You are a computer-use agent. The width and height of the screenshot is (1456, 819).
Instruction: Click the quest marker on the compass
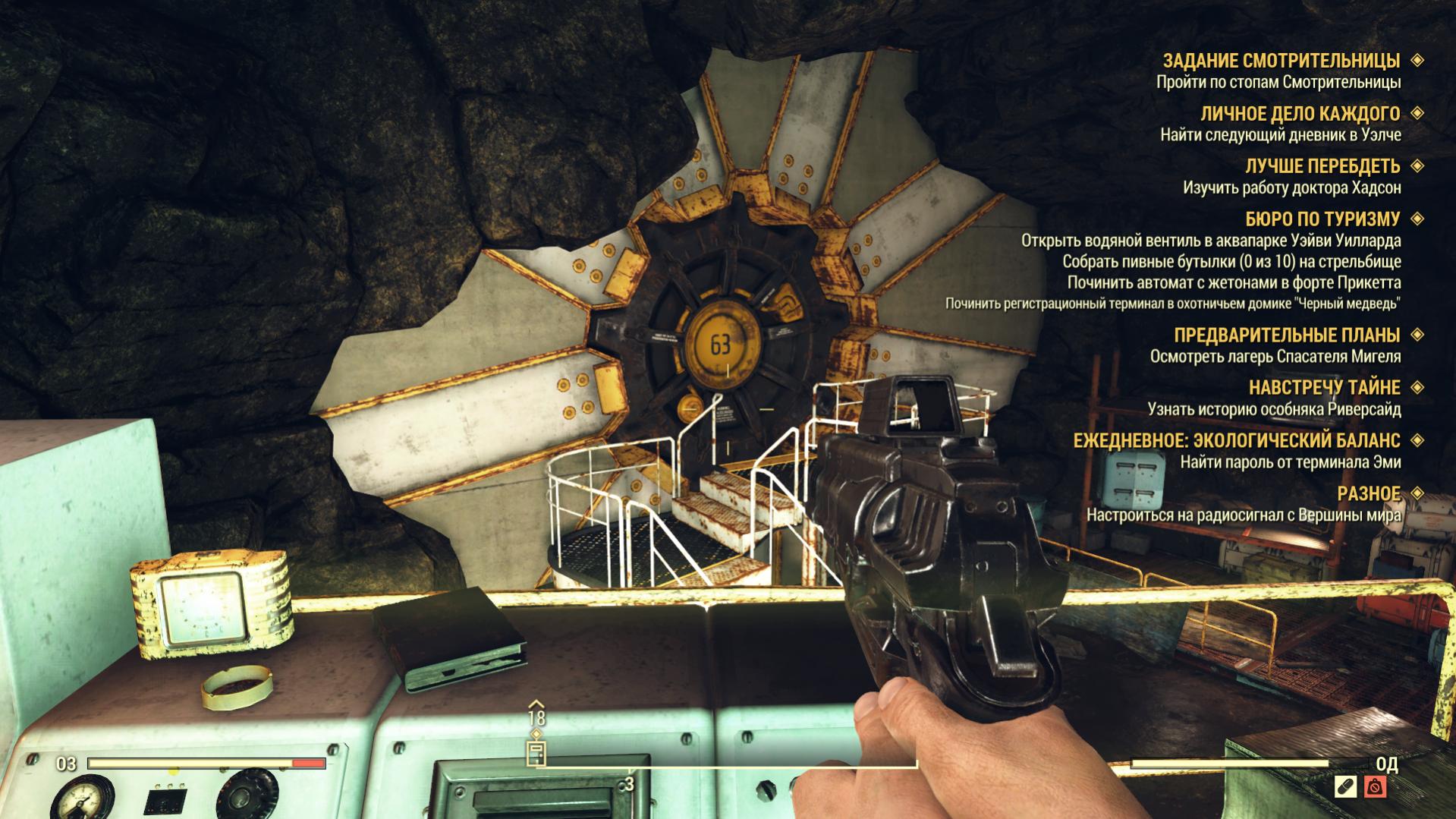(x=536, y=753)
